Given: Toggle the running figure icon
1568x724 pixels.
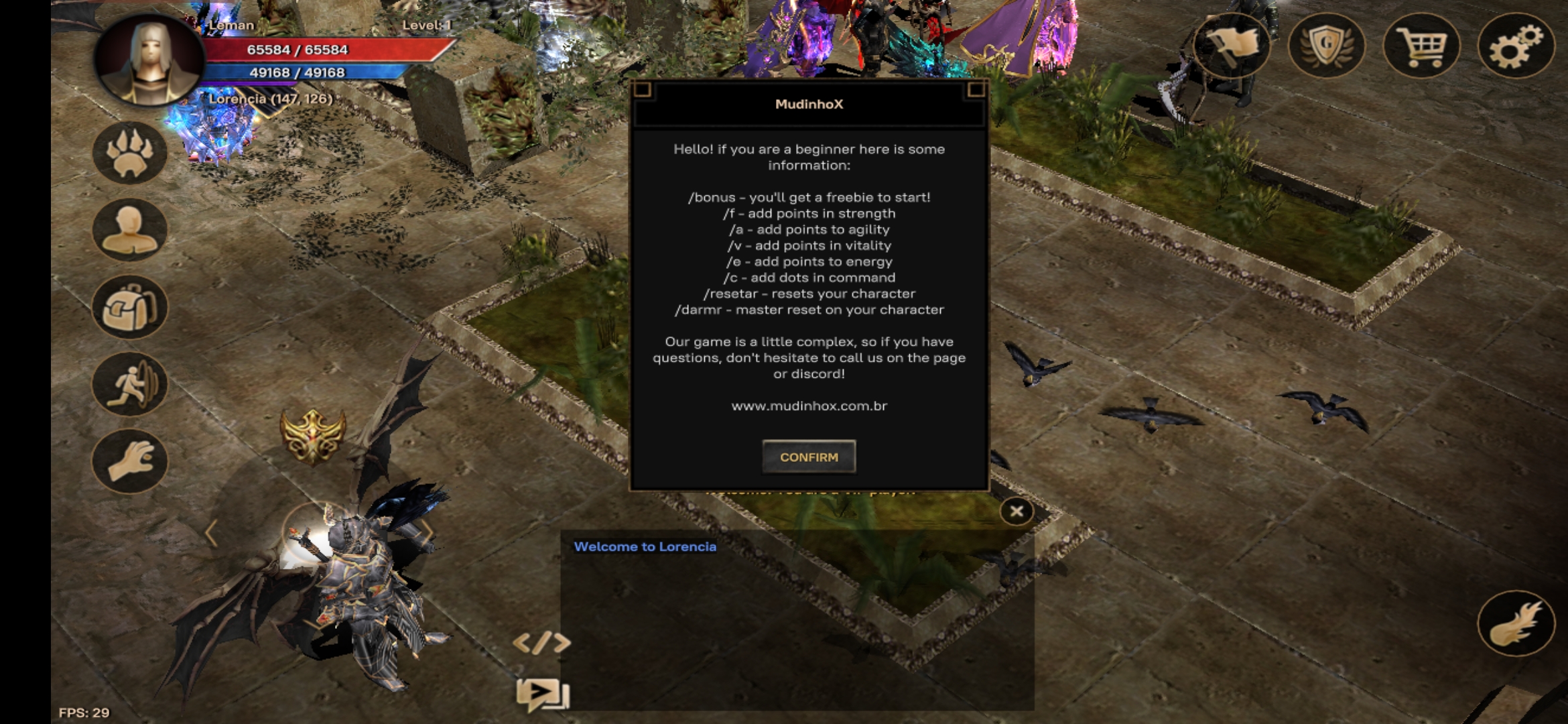Looking at the screenshot, I should pos(129,384).
